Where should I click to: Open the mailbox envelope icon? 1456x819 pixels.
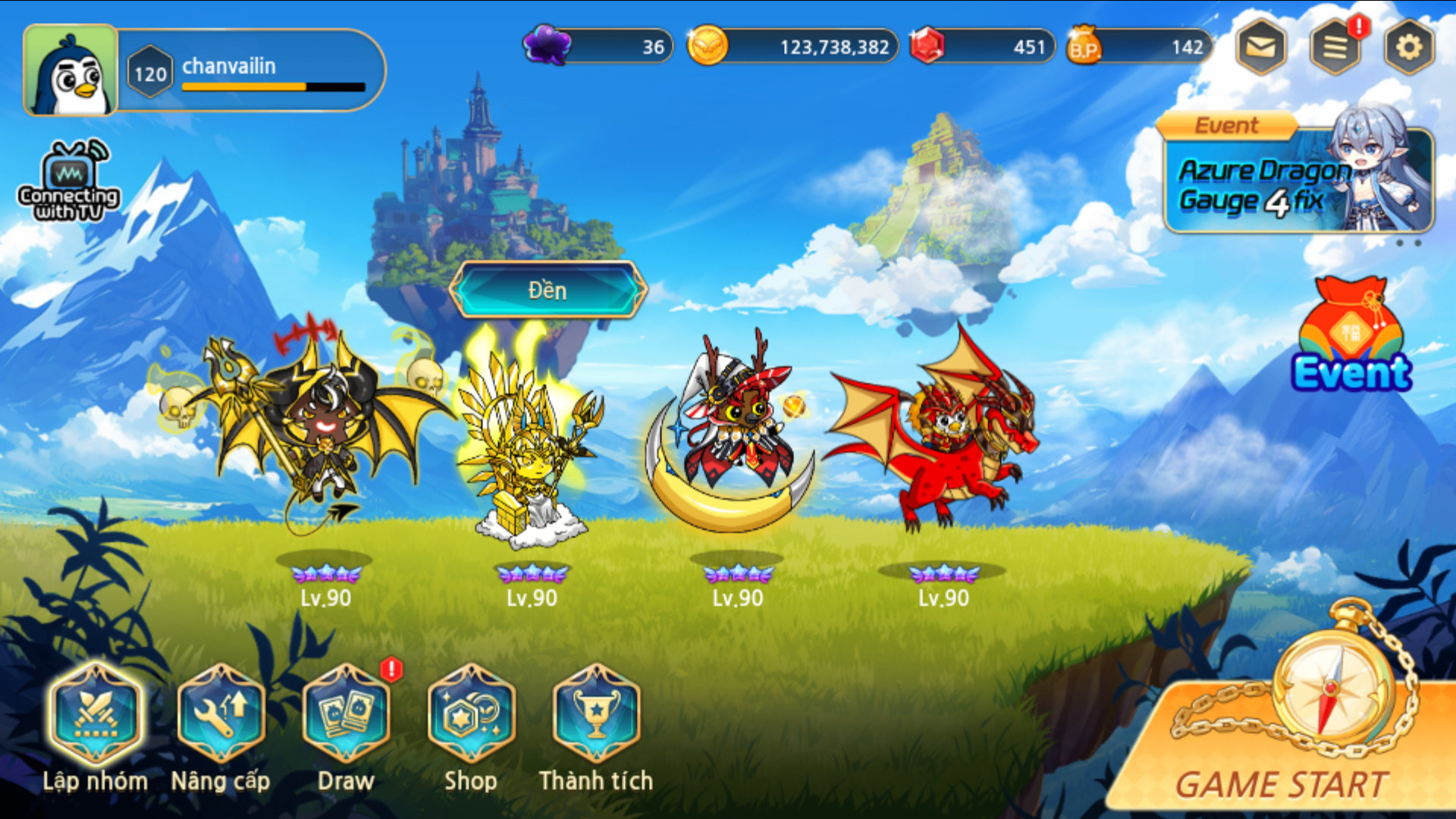[x=1260, y=47]
